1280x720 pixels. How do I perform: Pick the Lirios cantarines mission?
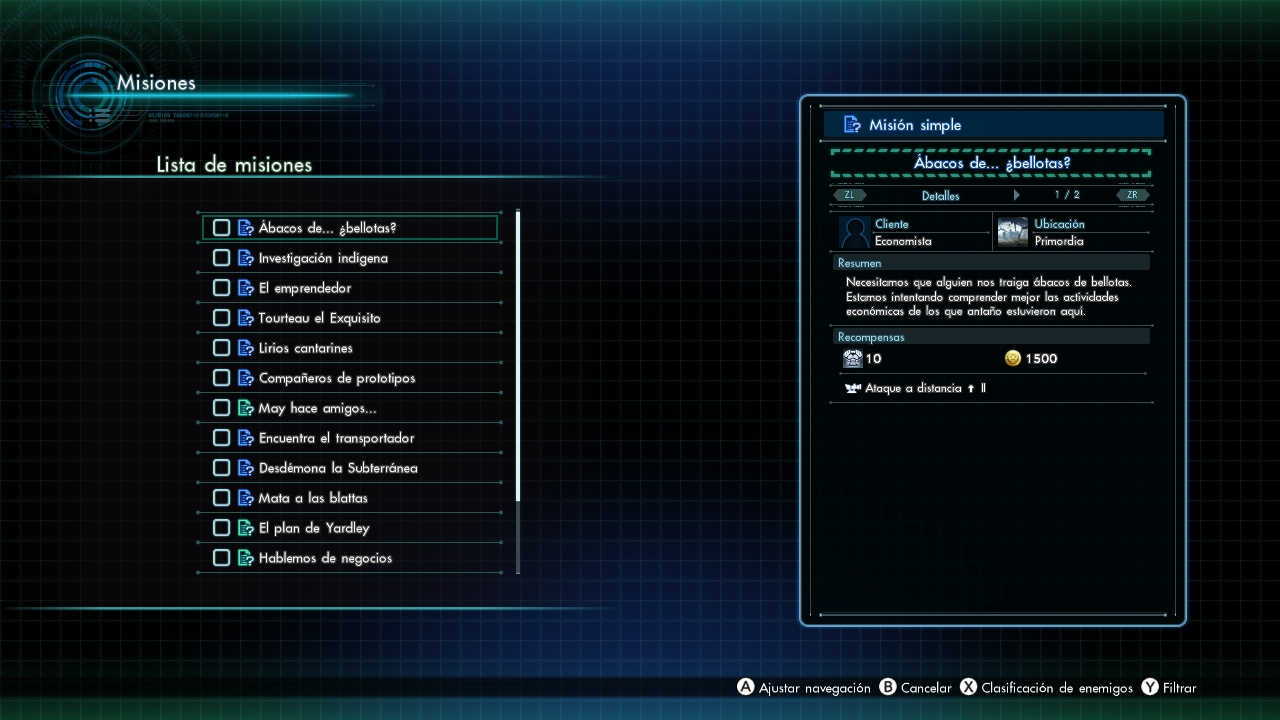tap(305, 348)
